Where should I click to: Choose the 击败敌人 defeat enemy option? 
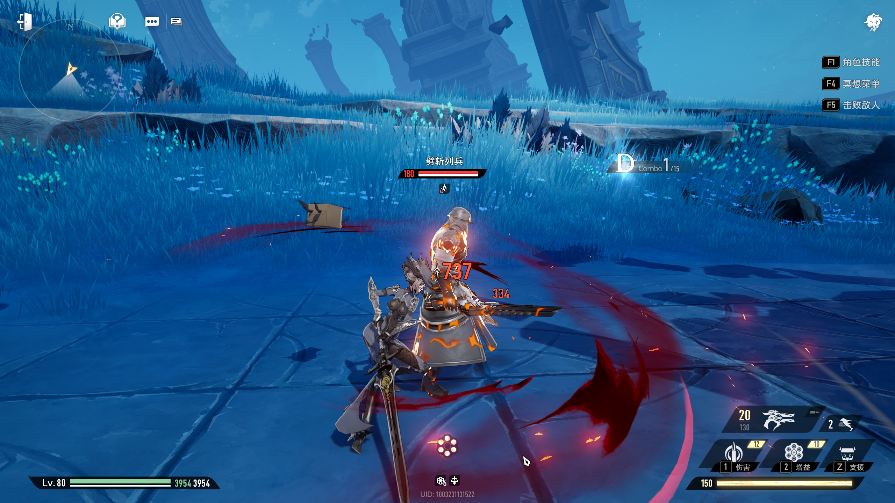(849, 105)
